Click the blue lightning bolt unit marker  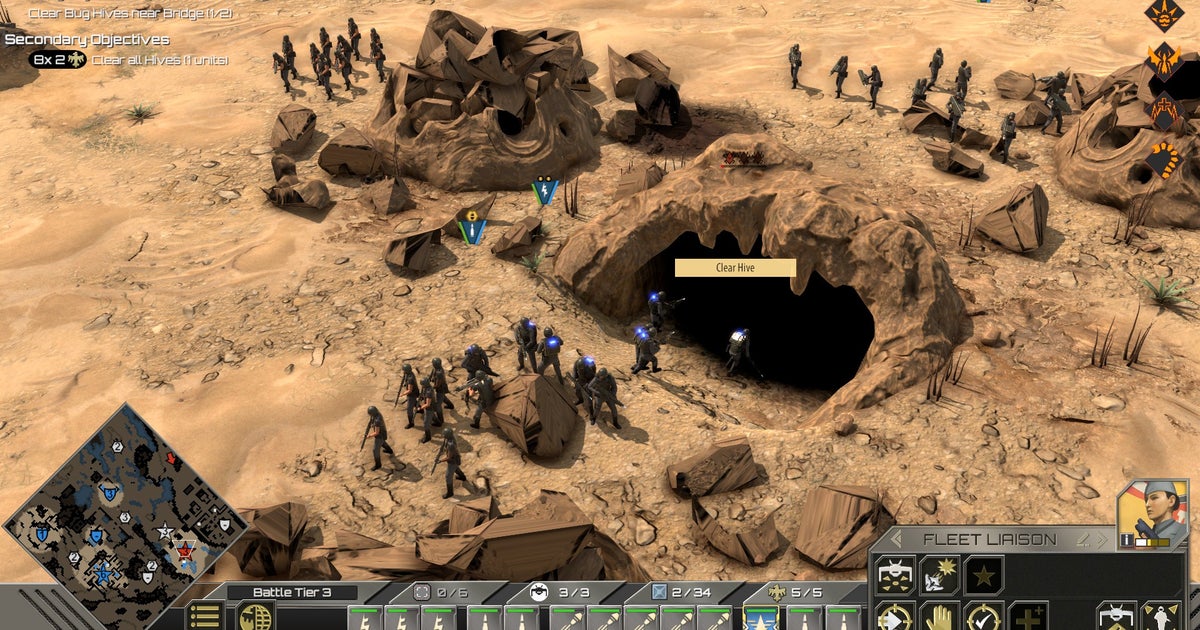pyautogui.click(x=545, y=190)
